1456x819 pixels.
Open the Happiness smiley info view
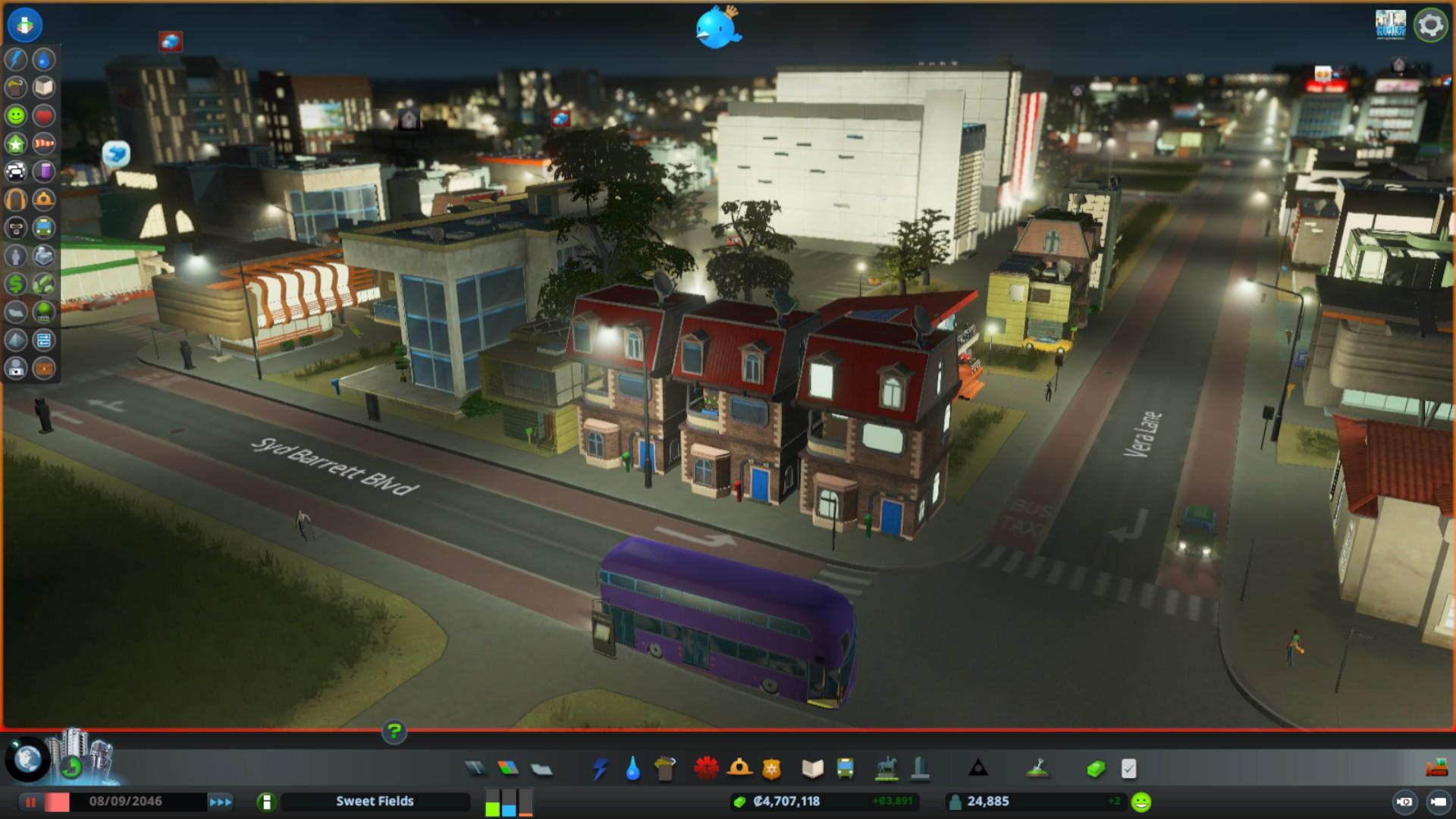16,115
